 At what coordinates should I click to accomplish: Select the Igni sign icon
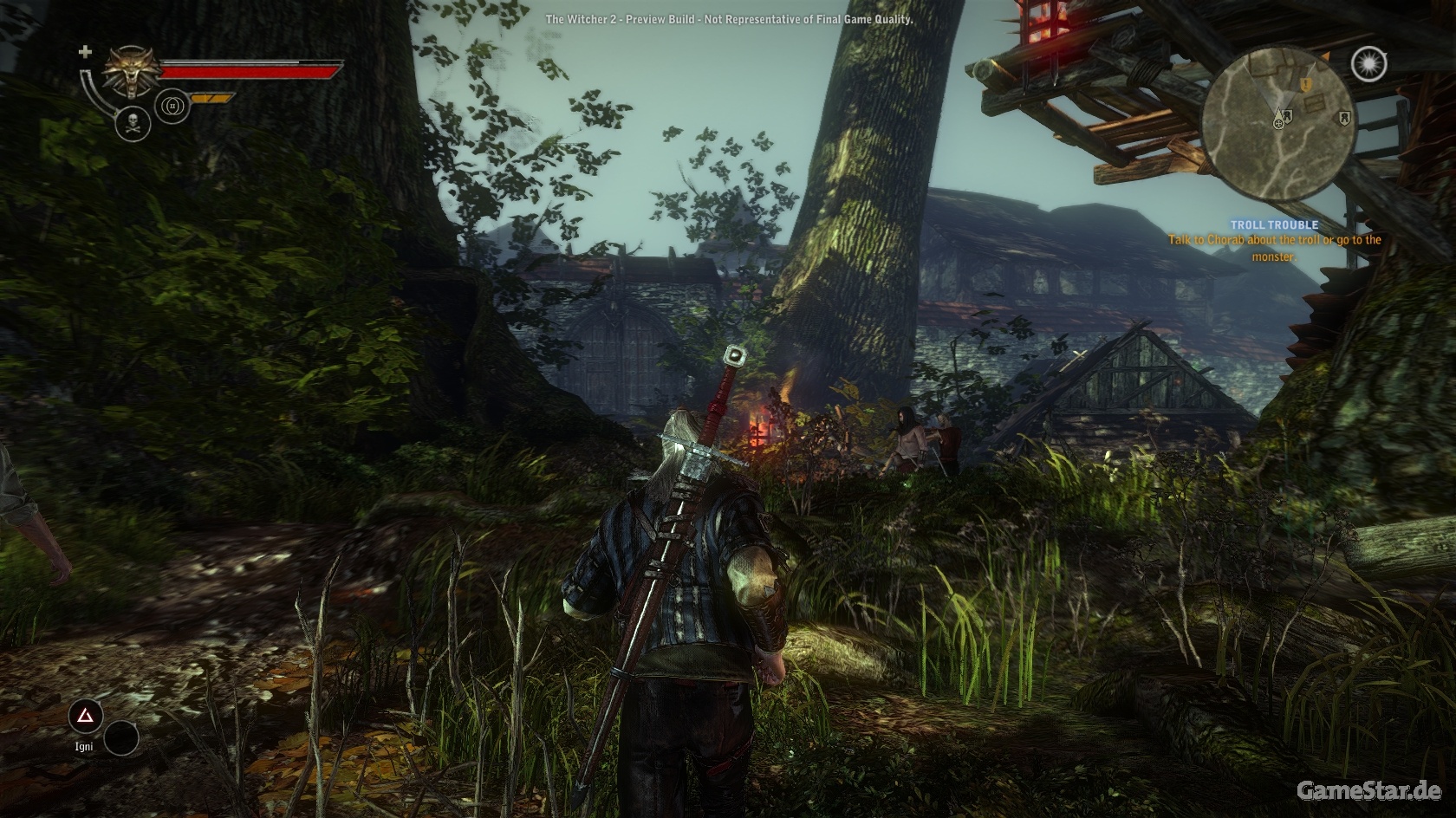coord(86,716)
